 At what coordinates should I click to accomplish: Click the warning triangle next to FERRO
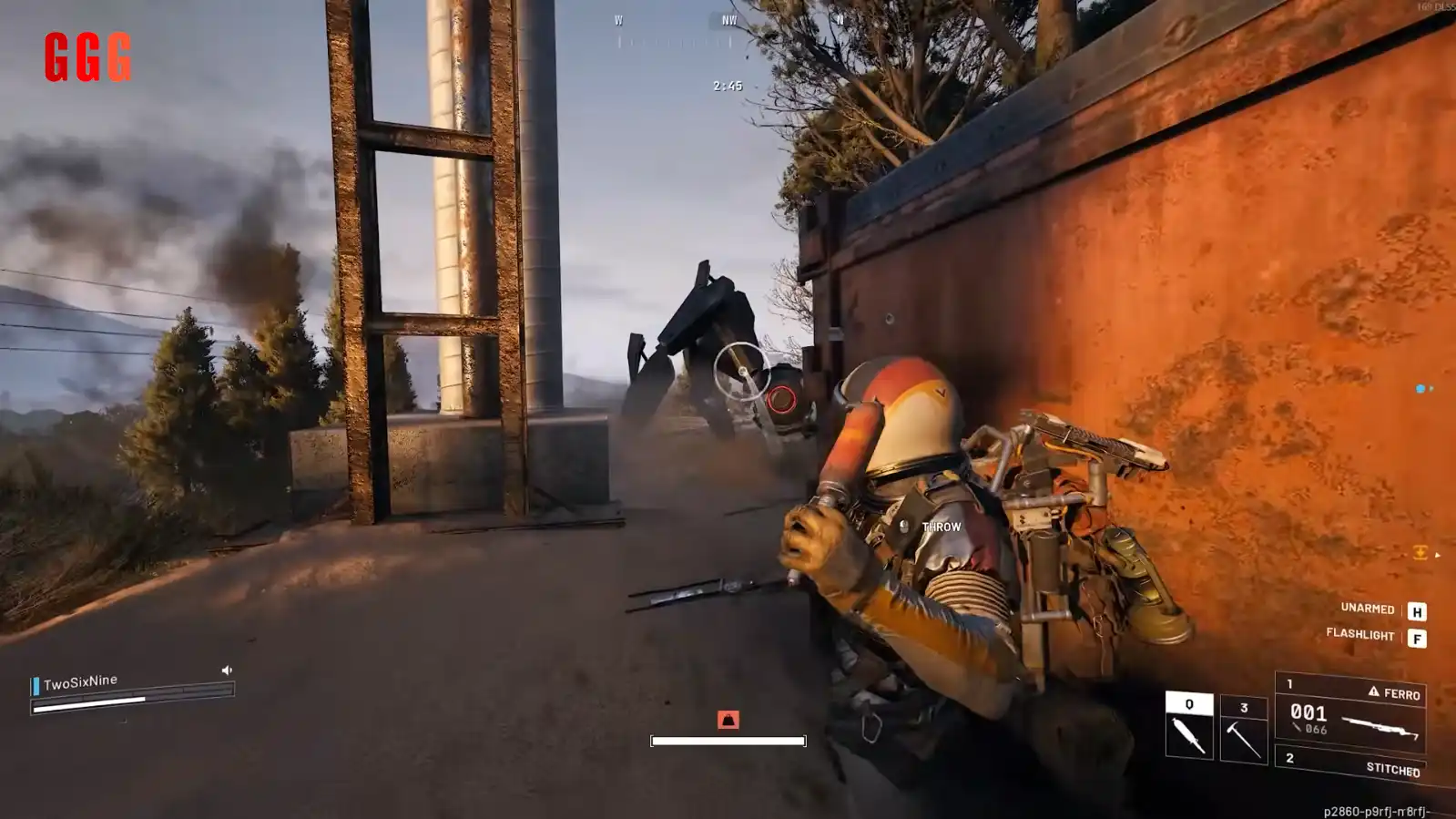point(1373,694)
